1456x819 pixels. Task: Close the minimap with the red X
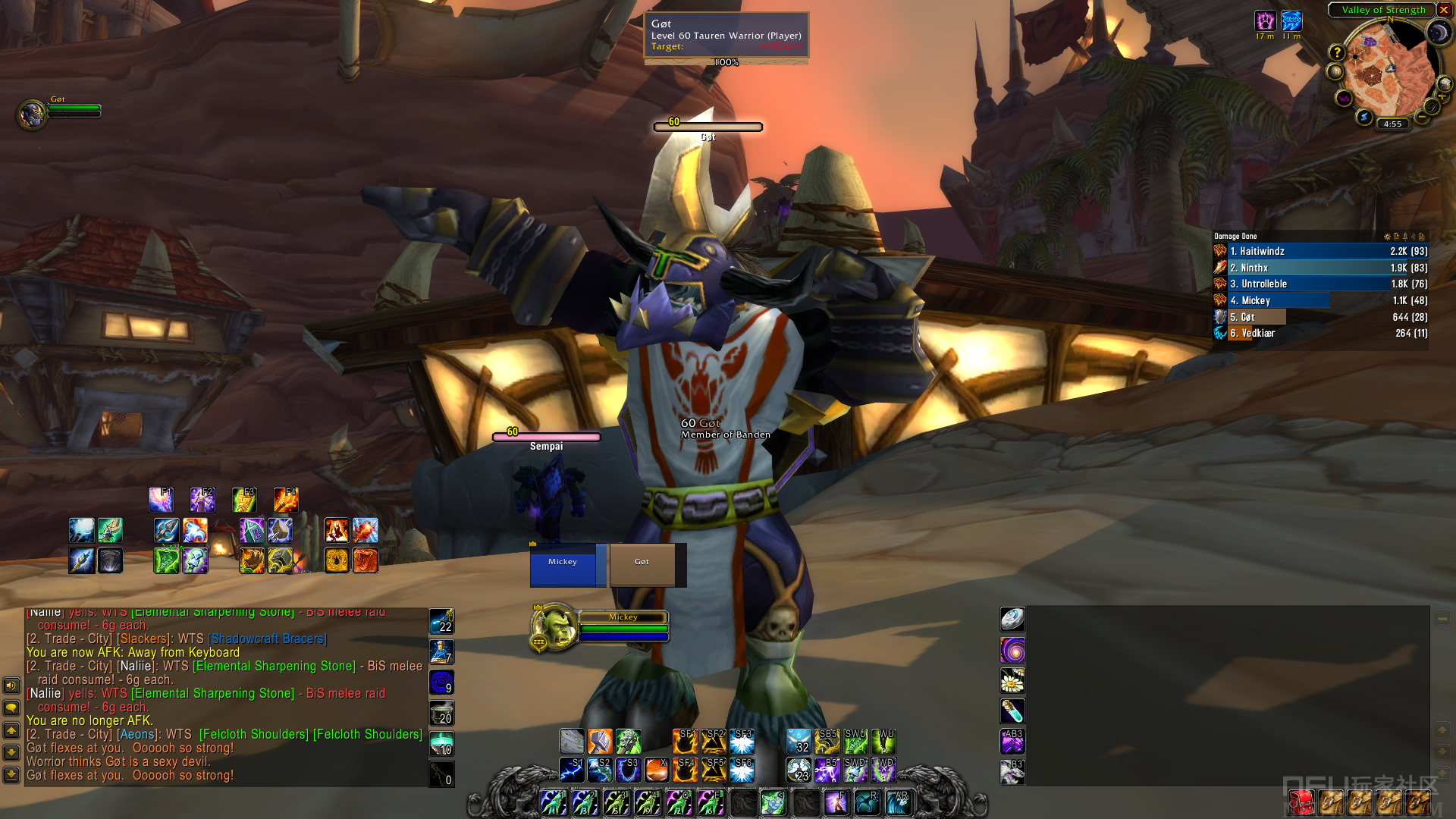1444,10
